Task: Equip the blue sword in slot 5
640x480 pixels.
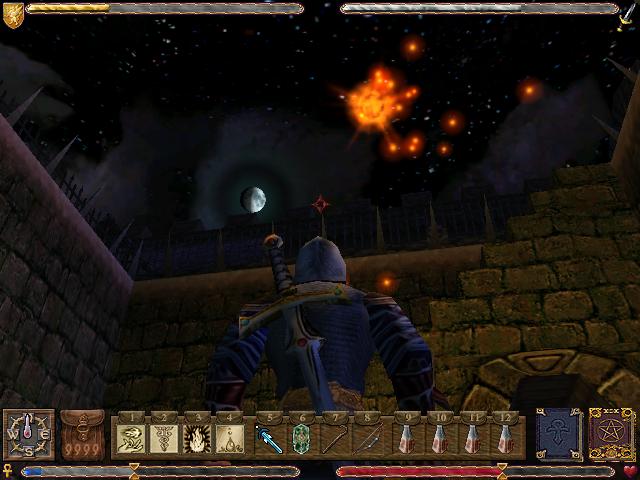Action: (270, 438)
